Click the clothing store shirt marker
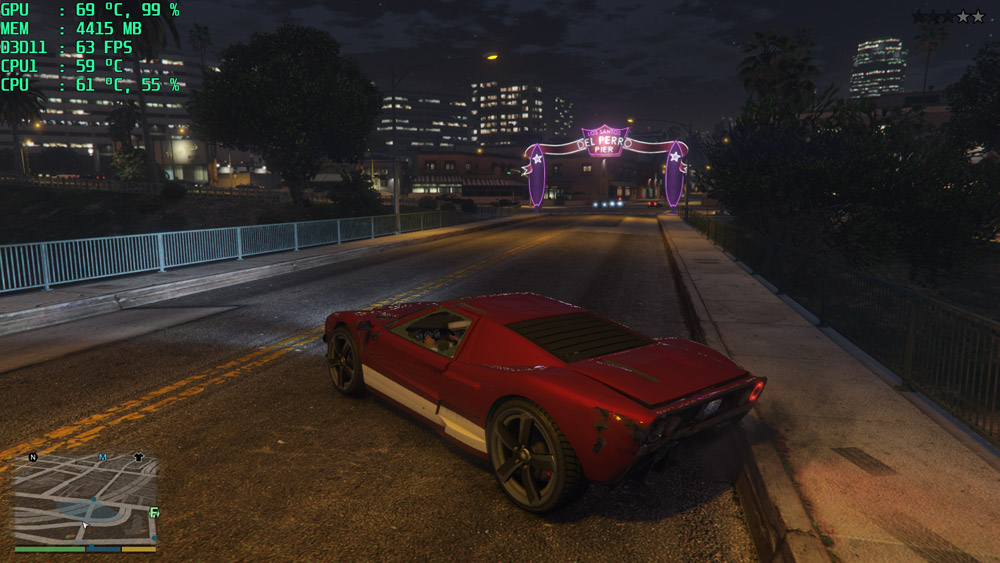1000x563 pixels. [138, 457]
